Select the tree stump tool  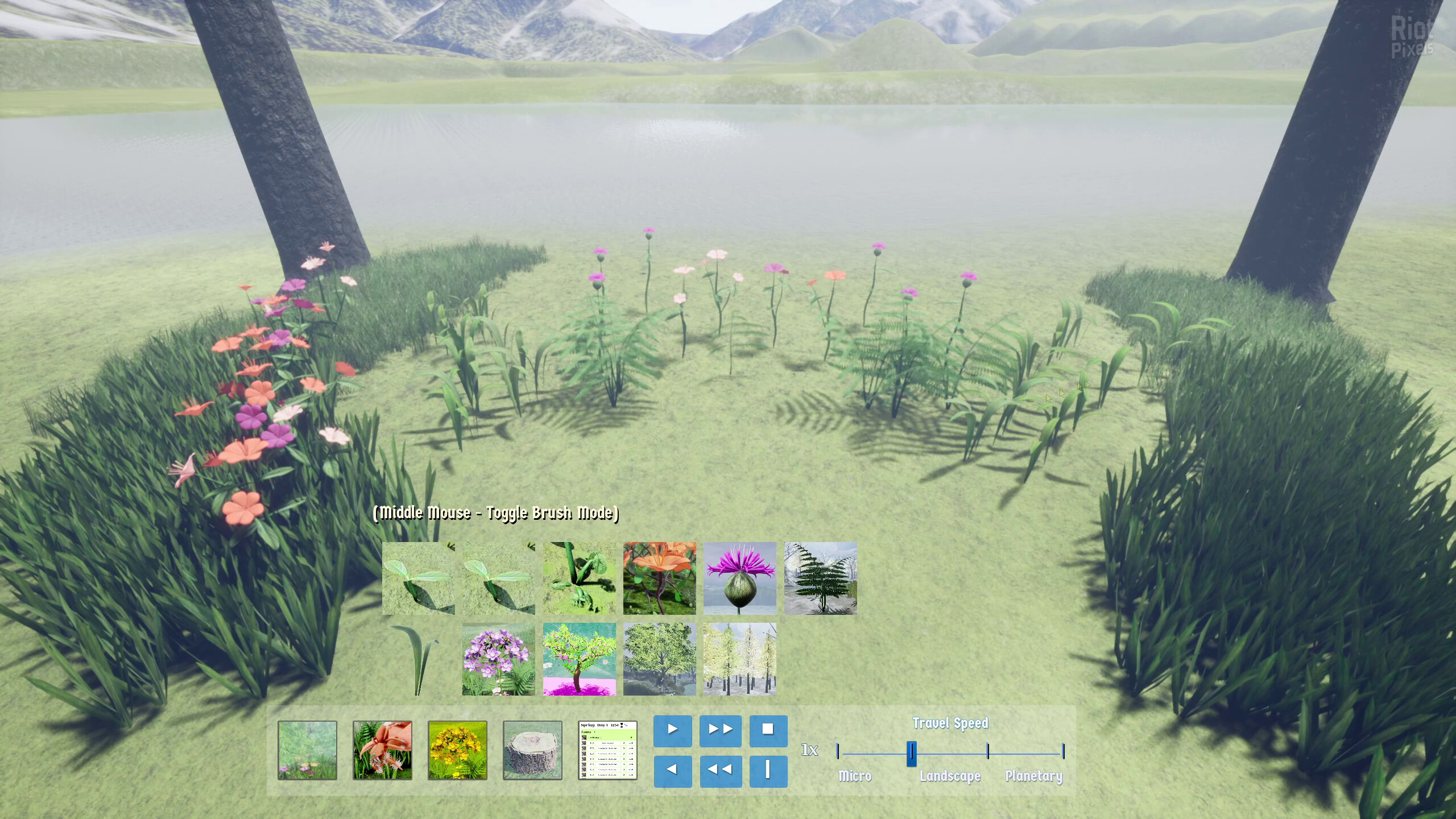click(x=532, y=750)
